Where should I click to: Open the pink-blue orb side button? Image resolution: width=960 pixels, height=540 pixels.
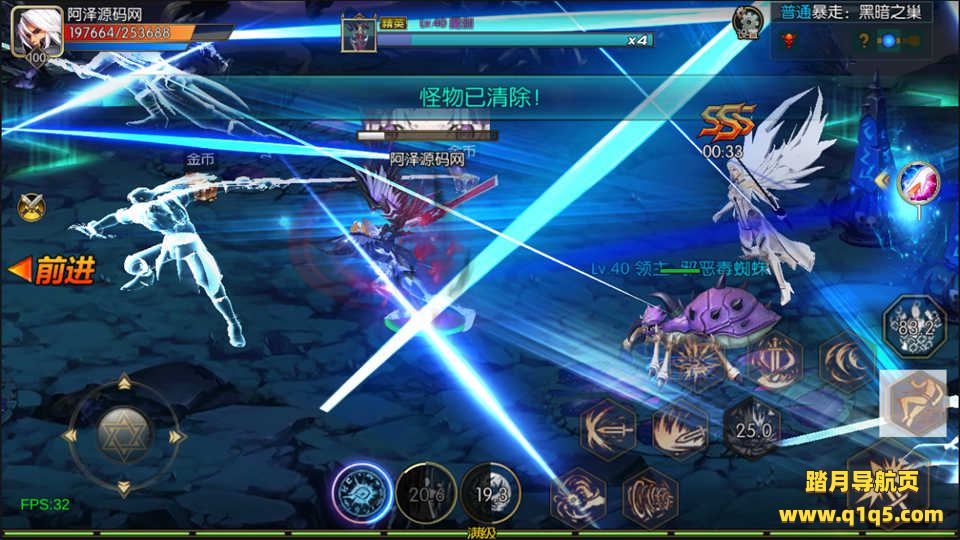tap(917, 184)
